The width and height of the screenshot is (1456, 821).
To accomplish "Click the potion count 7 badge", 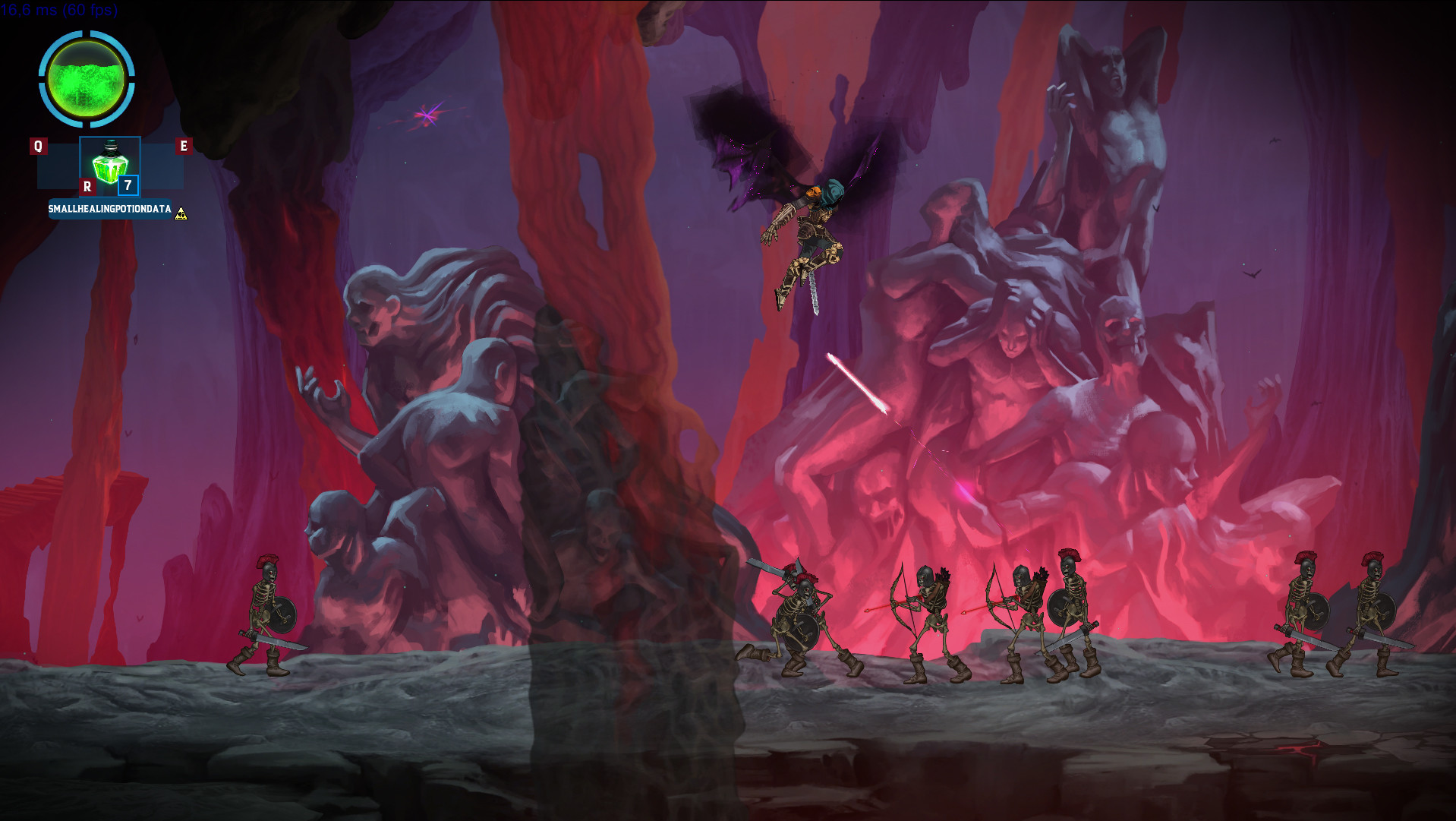I will 128,185.
